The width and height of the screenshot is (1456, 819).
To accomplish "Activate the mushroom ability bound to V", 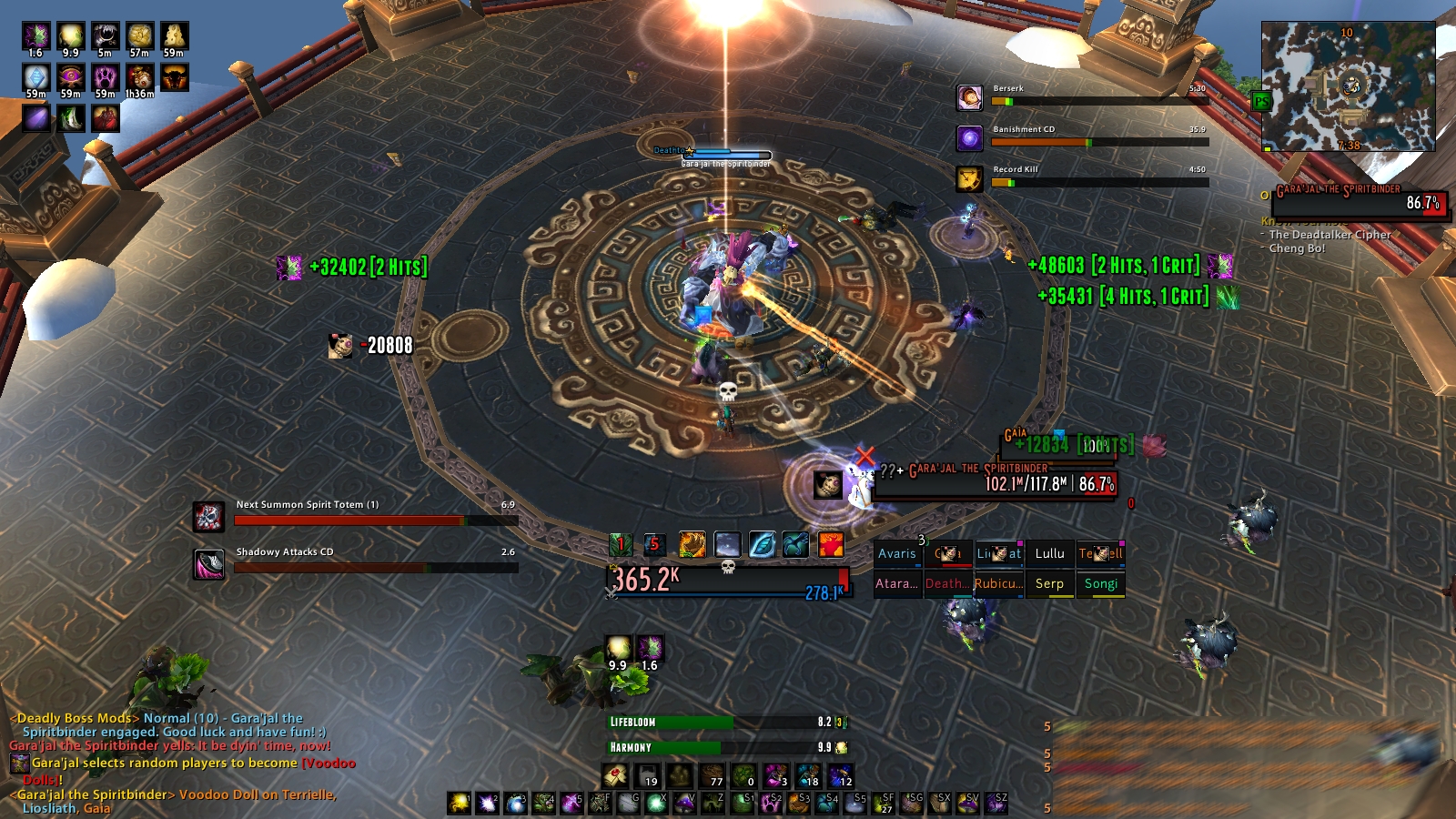I will click(684, 803).
